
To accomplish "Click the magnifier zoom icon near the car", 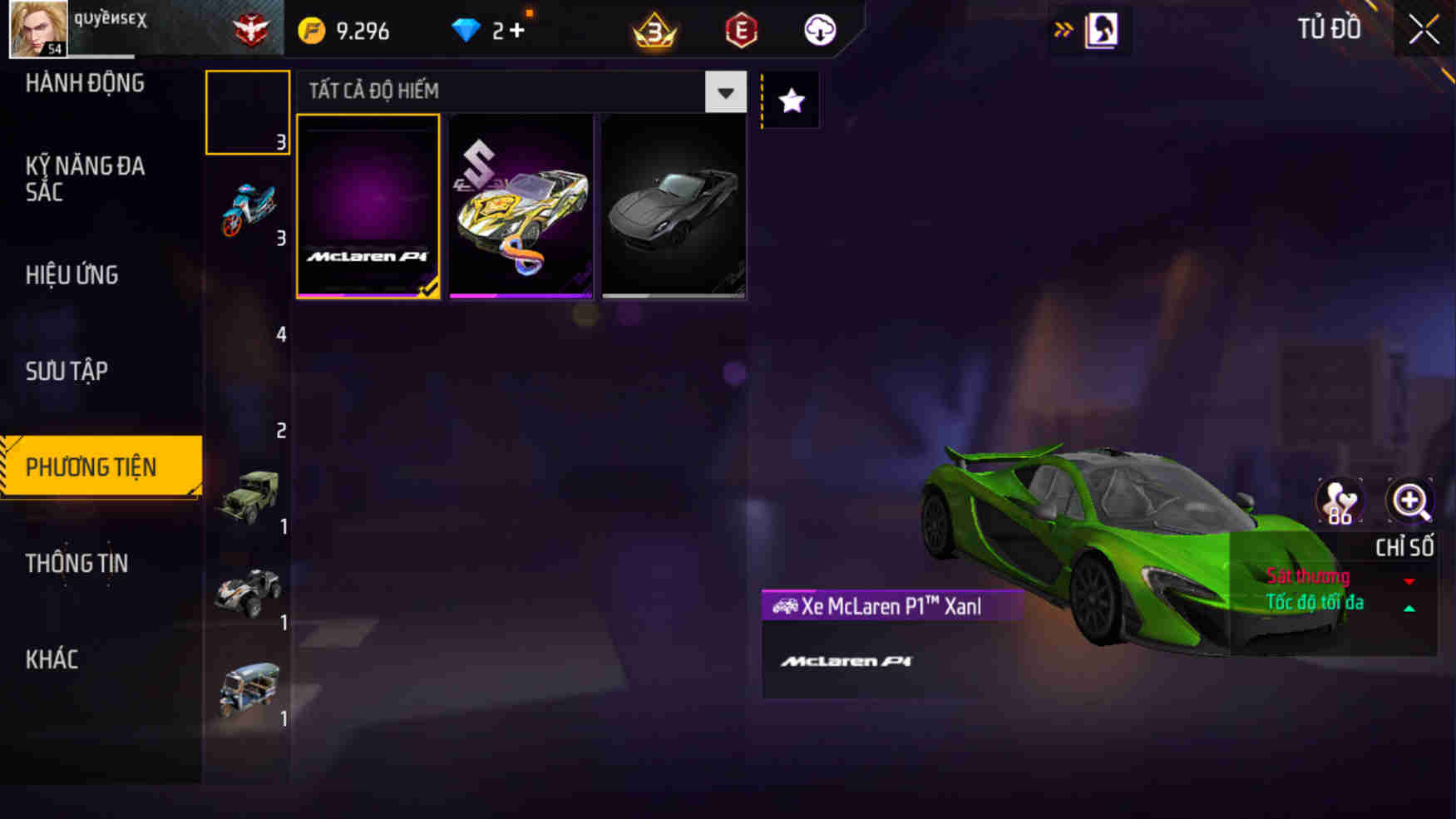I will point(1409,501).
